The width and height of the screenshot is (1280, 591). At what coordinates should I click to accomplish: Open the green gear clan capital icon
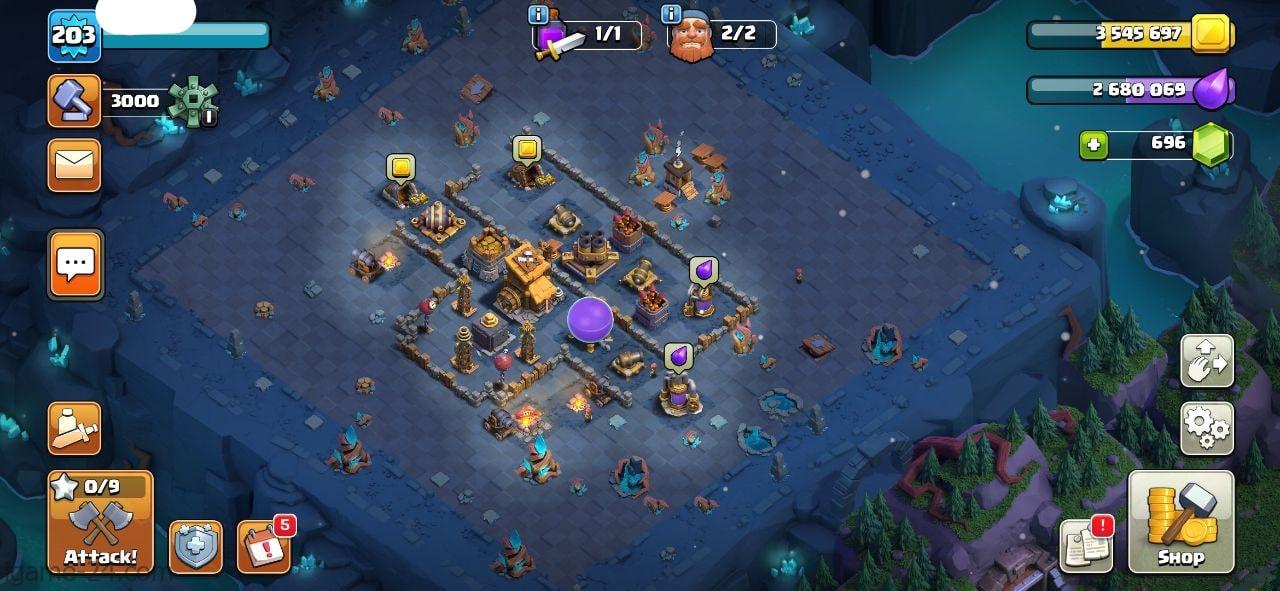point(190,101)
